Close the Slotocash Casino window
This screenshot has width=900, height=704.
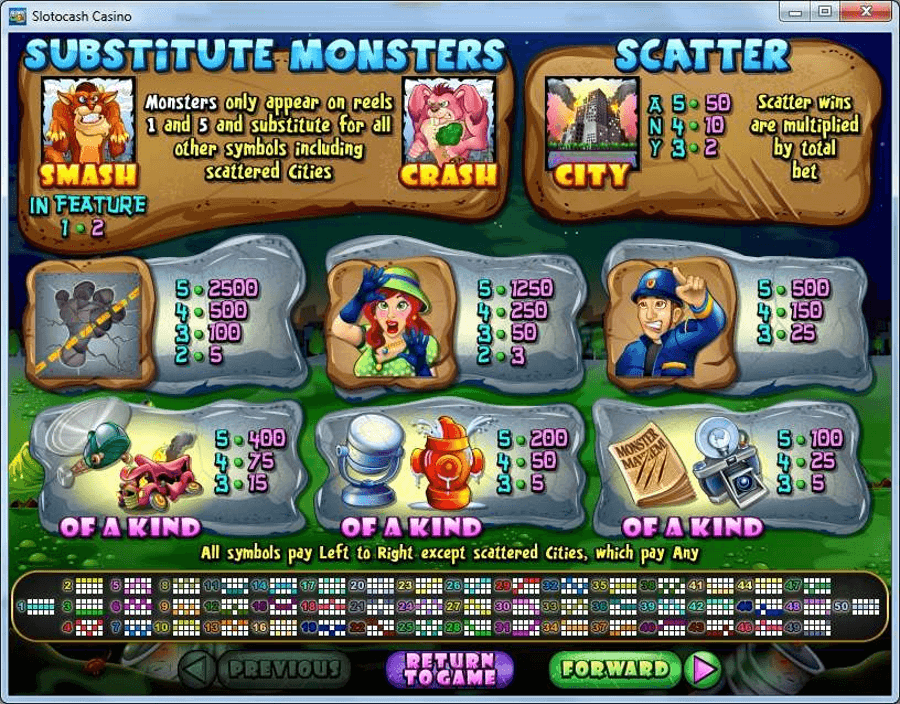click(x=865, y=12)
